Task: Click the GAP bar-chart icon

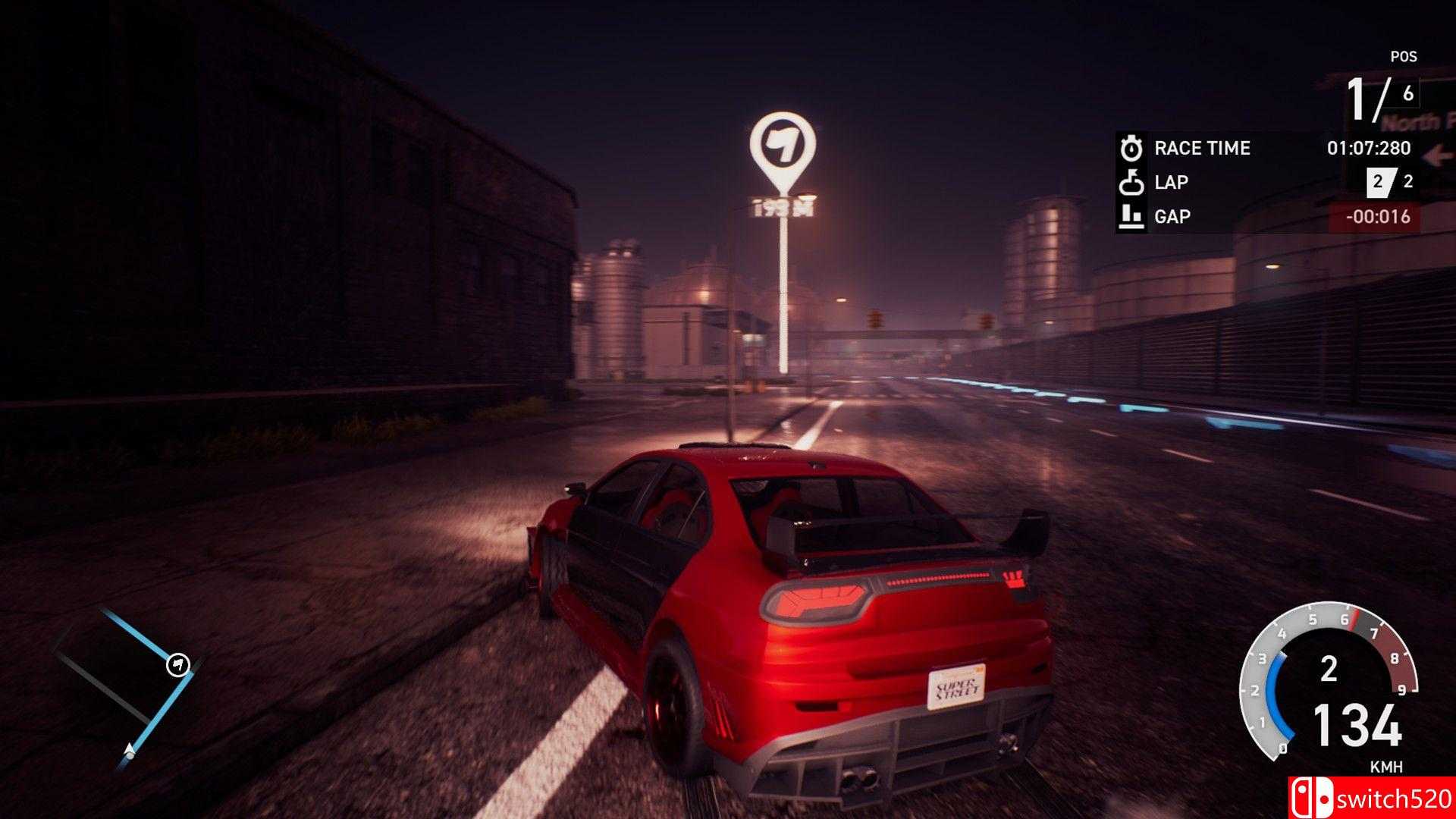Action: tap(1131, 216)
